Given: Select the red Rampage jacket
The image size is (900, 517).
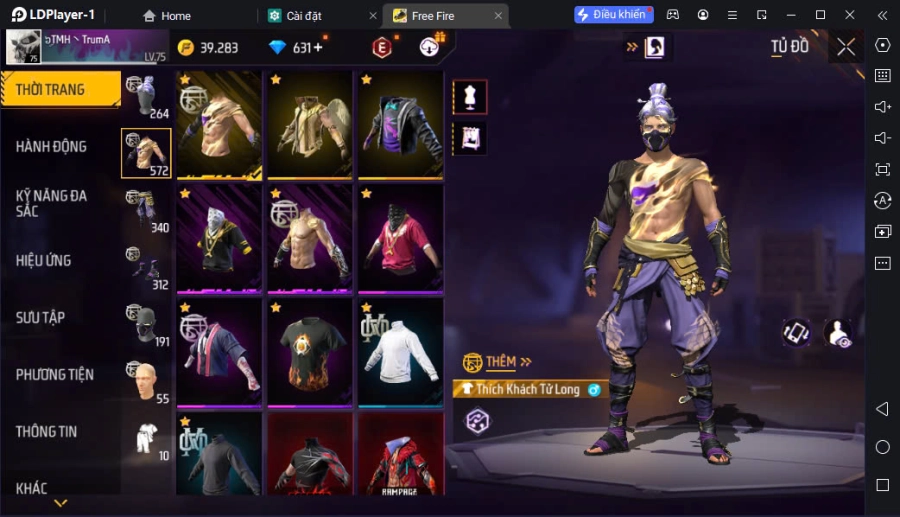Looking at the screenshot, I should pos(400,455).
